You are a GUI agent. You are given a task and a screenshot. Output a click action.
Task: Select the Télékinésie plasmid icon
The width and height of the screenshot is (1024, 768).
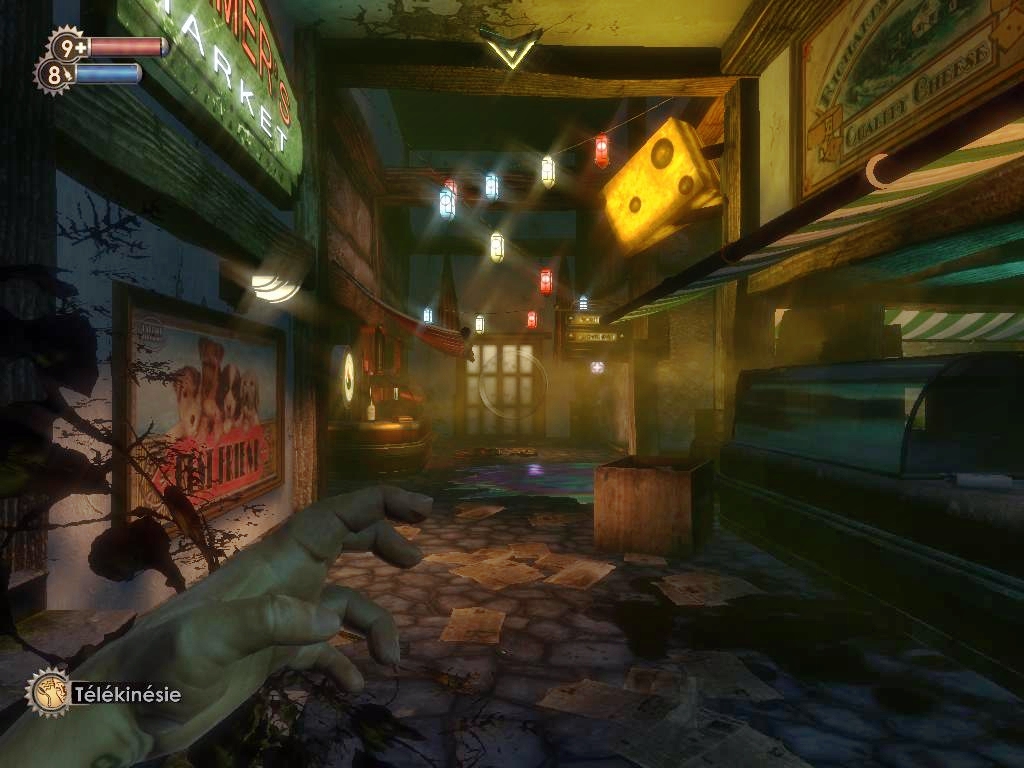[47, 692]
